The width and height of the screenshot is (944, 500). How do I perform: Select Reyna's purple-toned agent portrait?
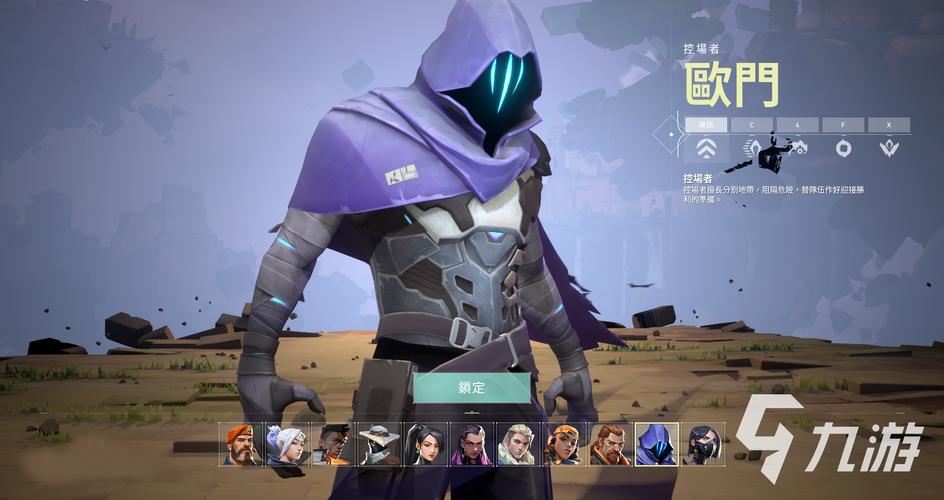[x=472, y=444]
